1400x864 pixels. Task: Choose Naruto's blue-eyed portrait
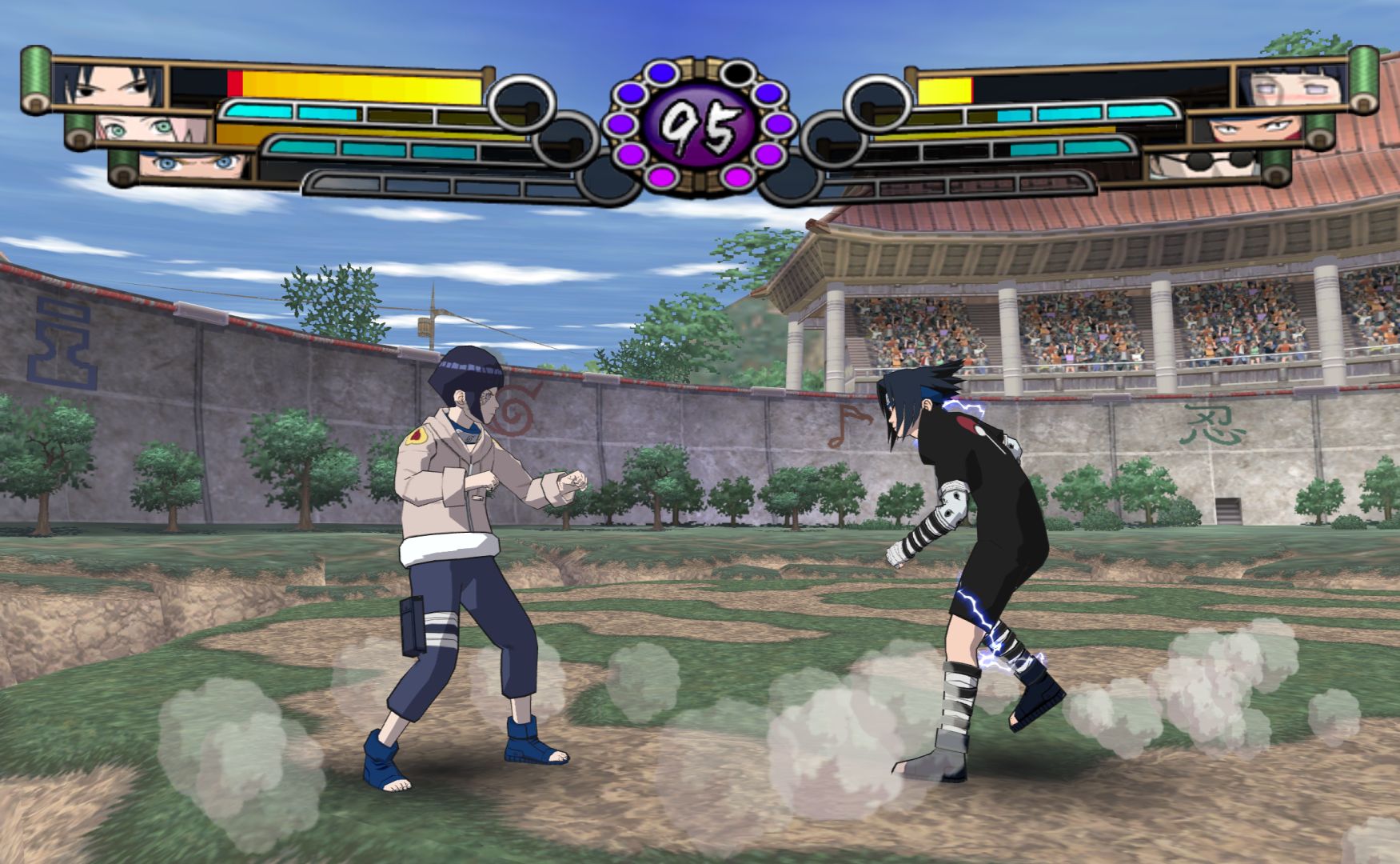(196, 164)
